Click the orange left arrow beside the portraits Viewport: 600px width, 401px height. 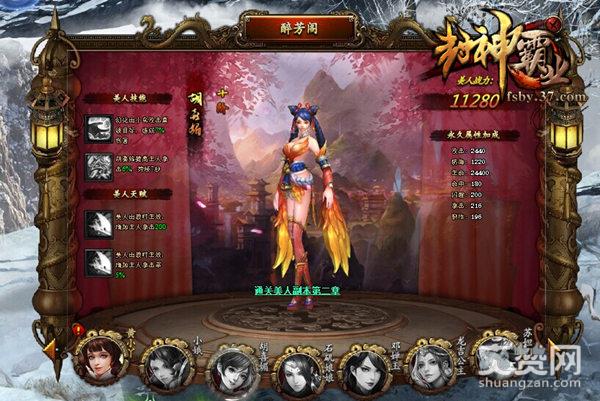49,348
